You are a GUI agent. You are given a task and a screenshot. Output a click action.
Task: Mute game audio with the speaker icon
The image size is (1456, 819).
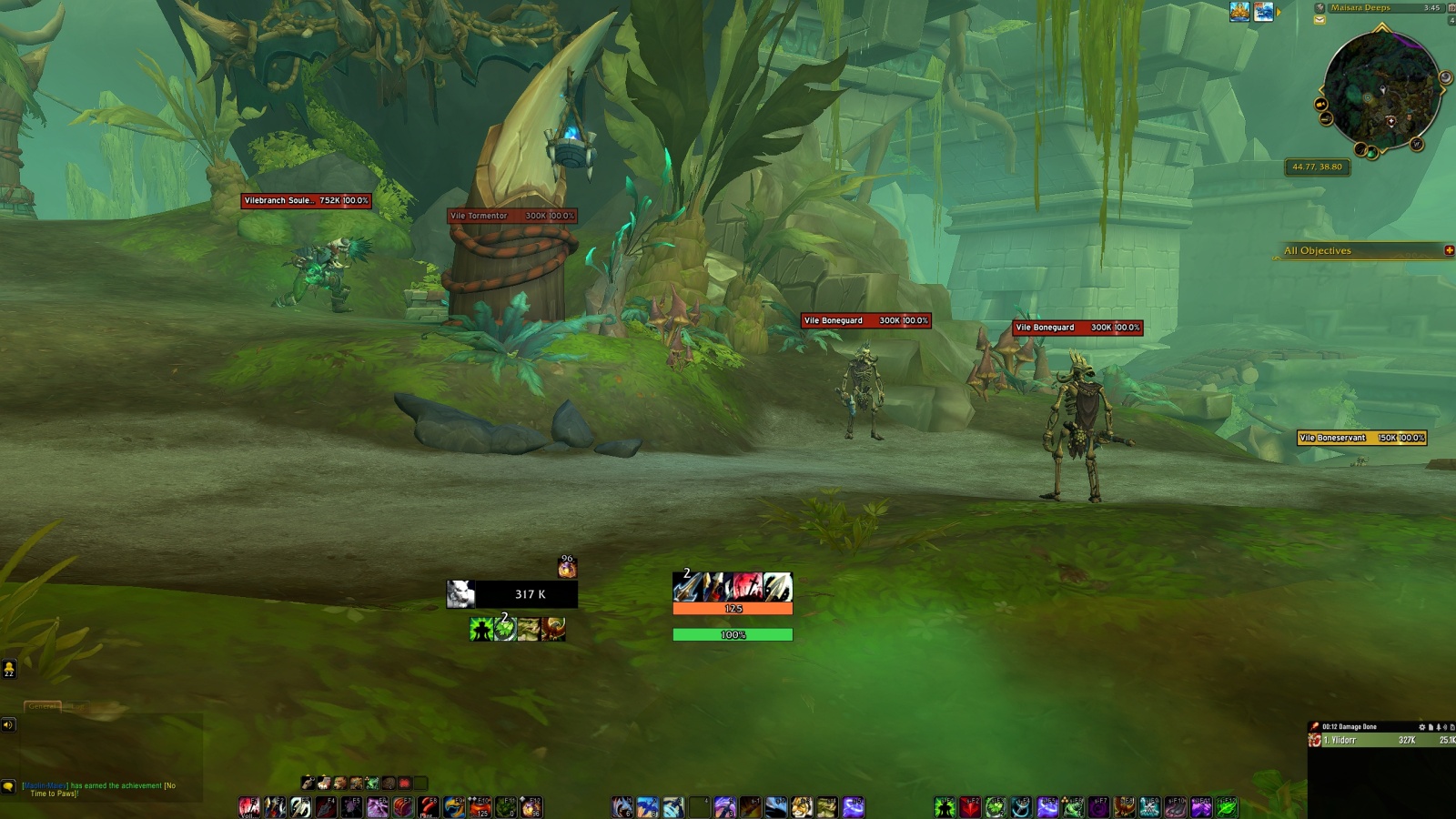pos(7,724)
